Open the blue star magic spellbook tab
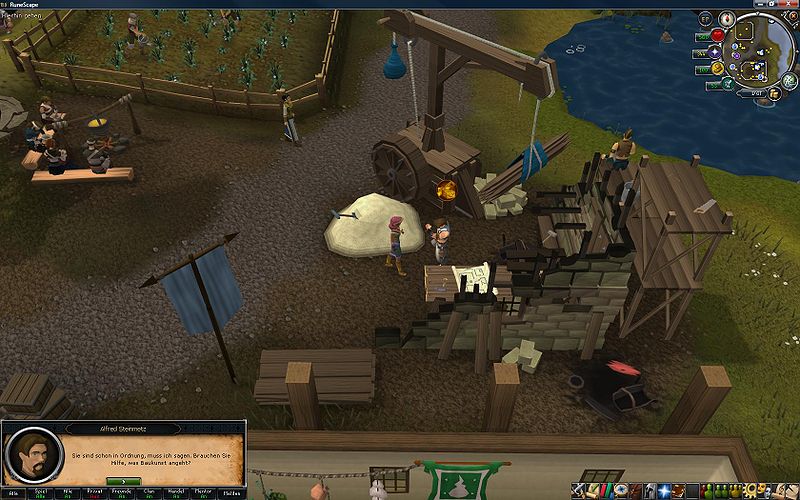This screenshot has height=500, width=800. [x=664, y=491]
